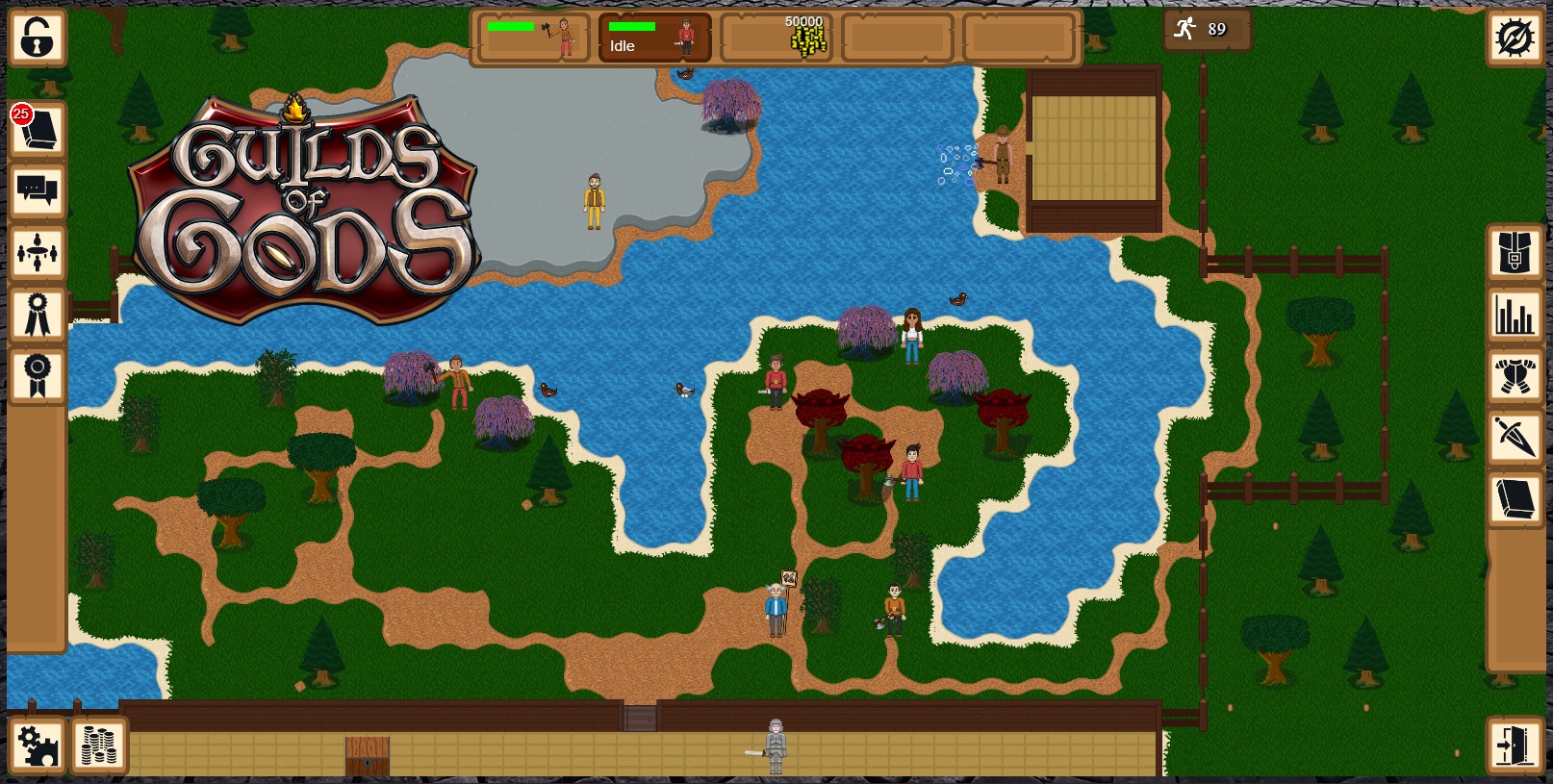
Task: Toggle the running figure button
Action: (x=1204, y=29)
